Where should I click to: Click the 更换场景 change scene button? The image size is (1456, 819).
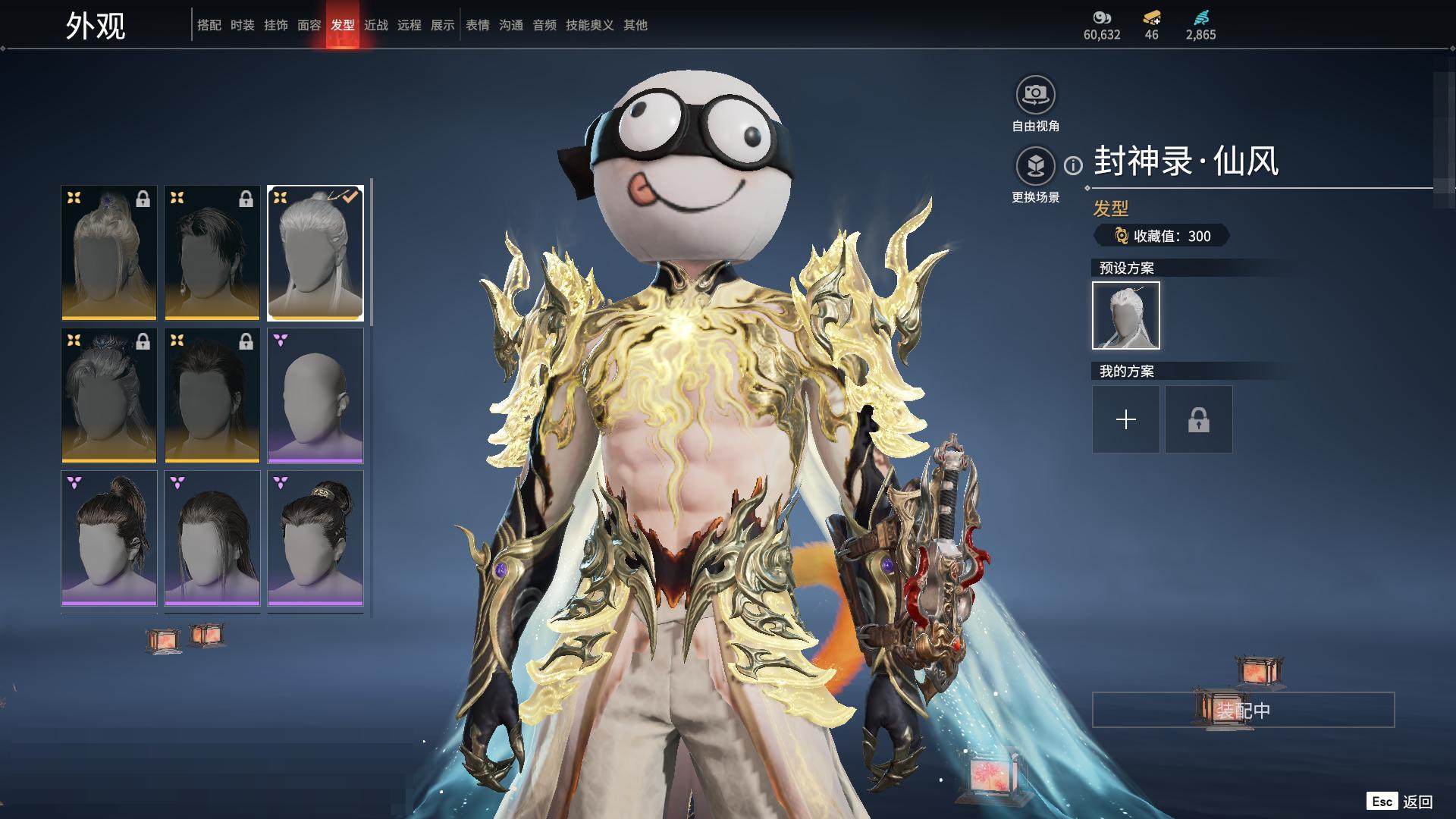pyautogui.click(x=1035, y=166)
